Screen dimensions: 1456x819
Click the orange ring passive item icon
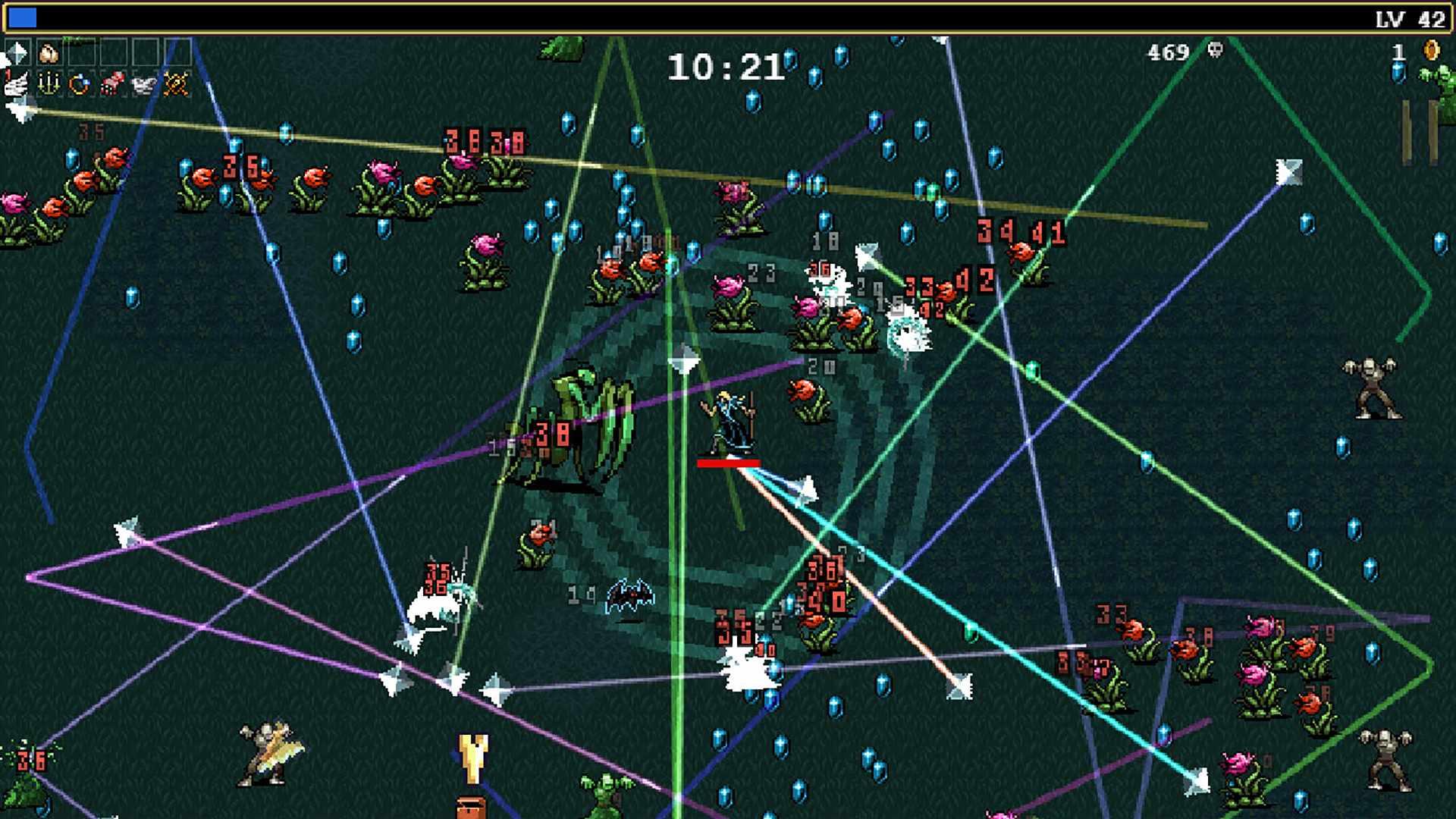point(79,86)
